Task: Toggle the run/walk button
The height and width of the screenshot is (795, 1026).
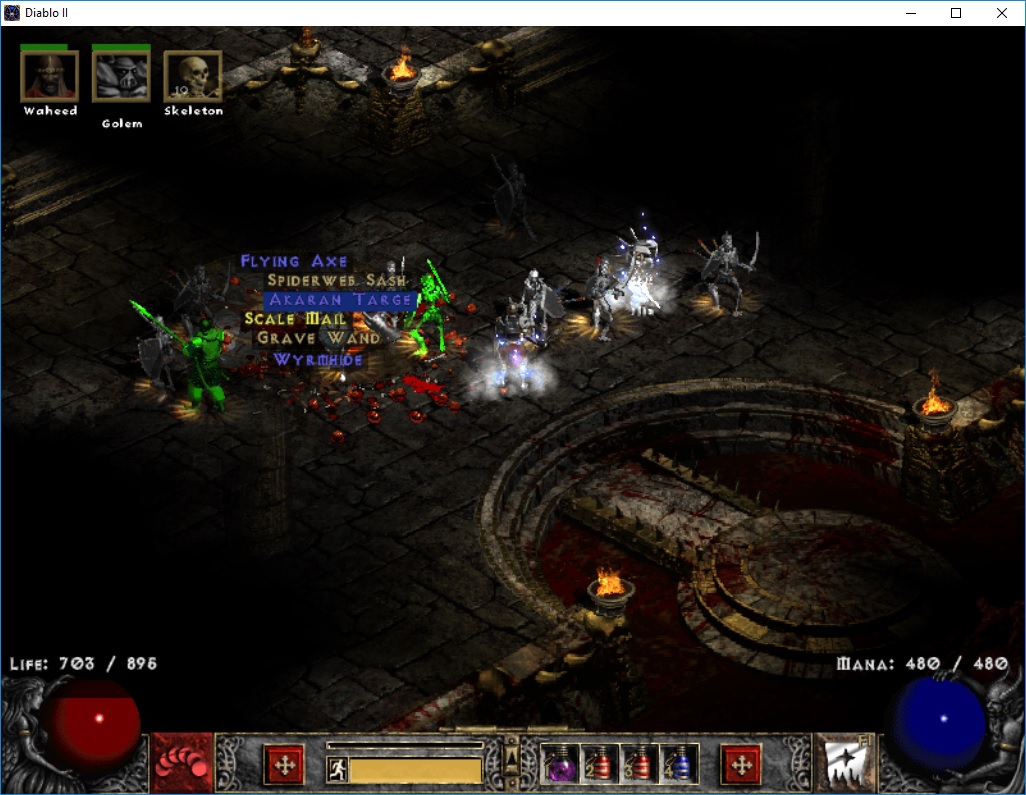Action: [x=337, y=770]
